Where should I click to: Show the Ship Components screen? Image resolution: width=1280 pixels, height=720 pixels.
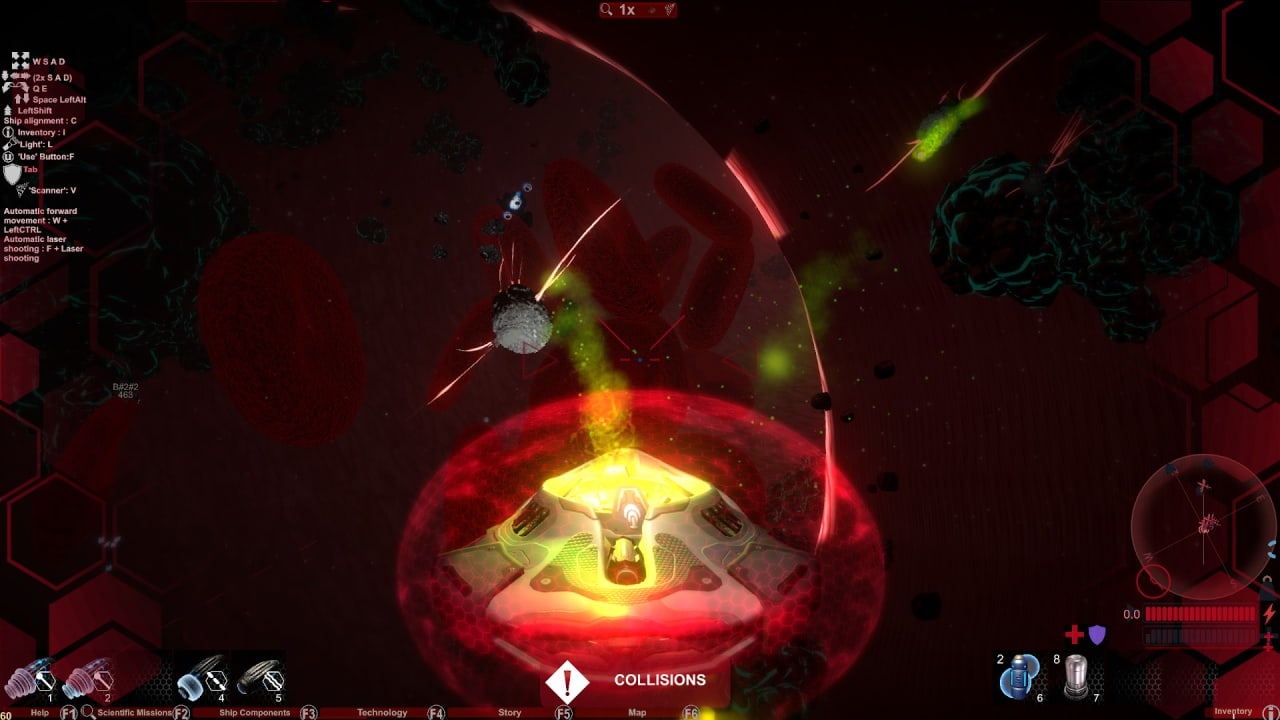(x=254, y=713)
